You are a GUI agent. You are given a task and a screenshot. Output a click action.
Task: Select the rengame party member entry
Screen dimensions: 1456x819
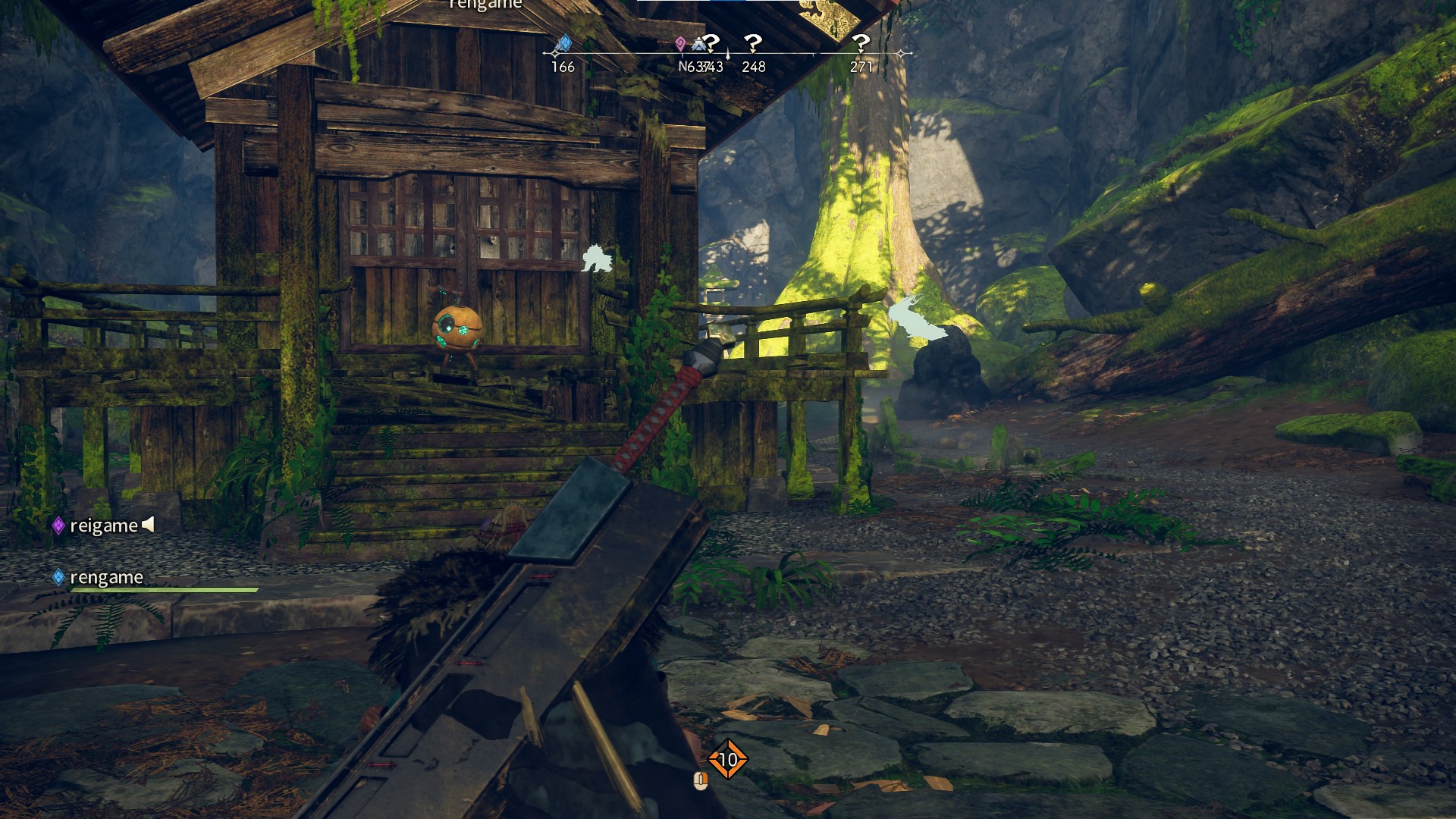pyautogui.click(x=106, y=578)
